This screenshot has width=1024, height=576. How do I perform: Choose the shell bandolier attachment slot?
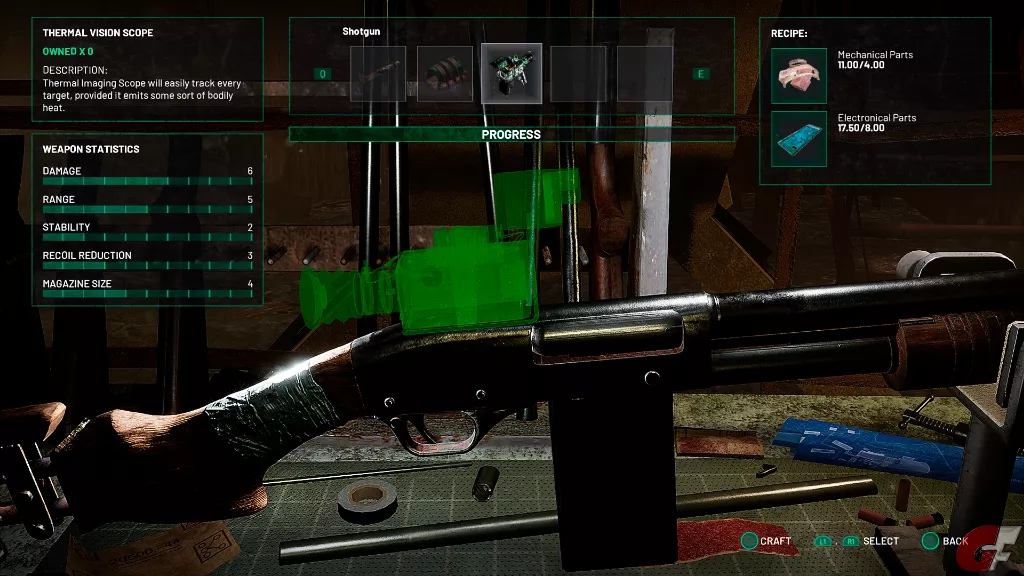444,73
